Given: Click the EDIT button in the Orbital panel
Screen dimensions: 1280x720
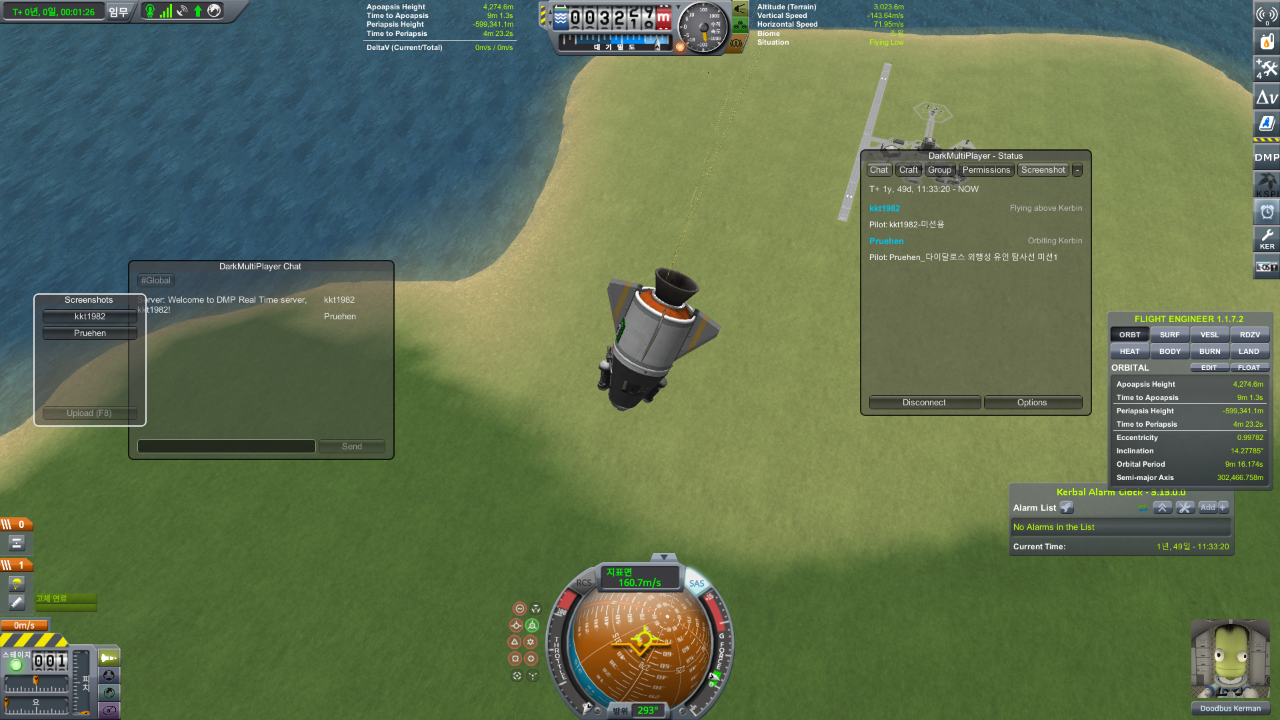Looking at the screenshot, I should click(x=1208, y=368).
